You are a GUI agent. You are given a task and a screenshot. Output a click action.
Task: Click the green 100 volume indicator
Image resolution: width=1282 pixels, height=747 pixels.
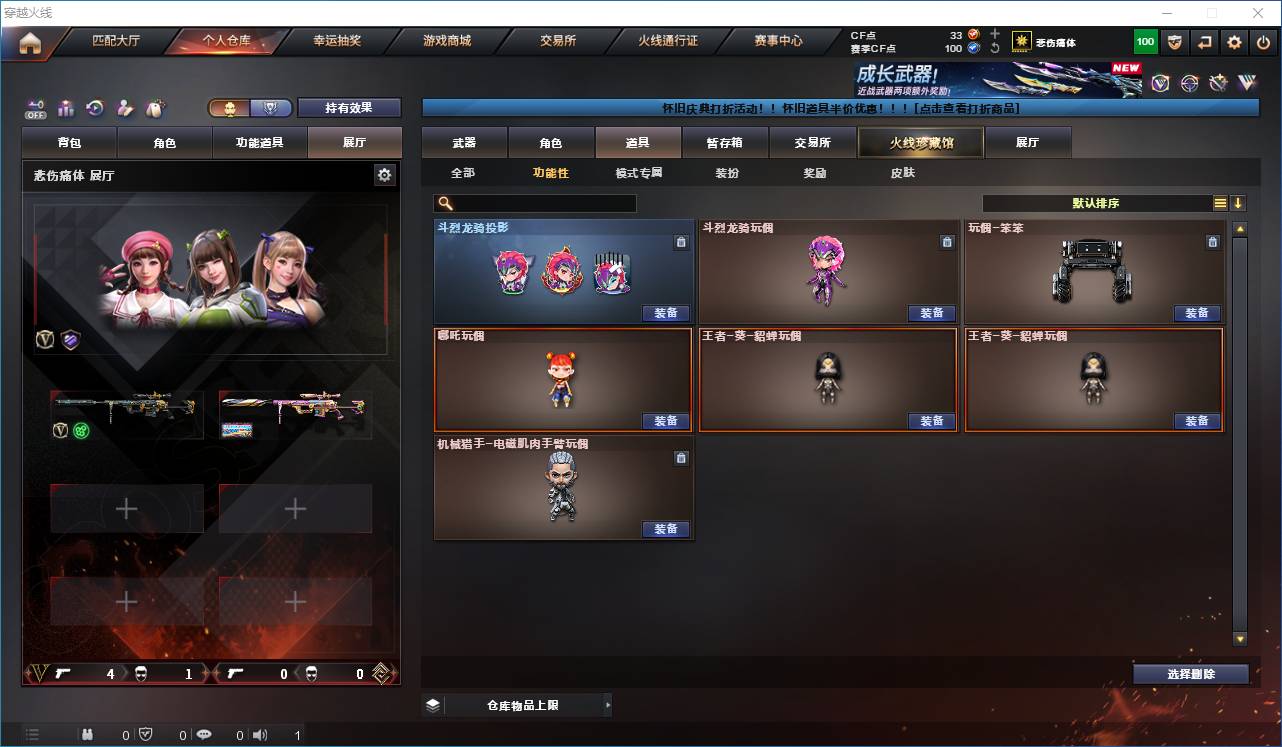click(x=1144, y=41)
